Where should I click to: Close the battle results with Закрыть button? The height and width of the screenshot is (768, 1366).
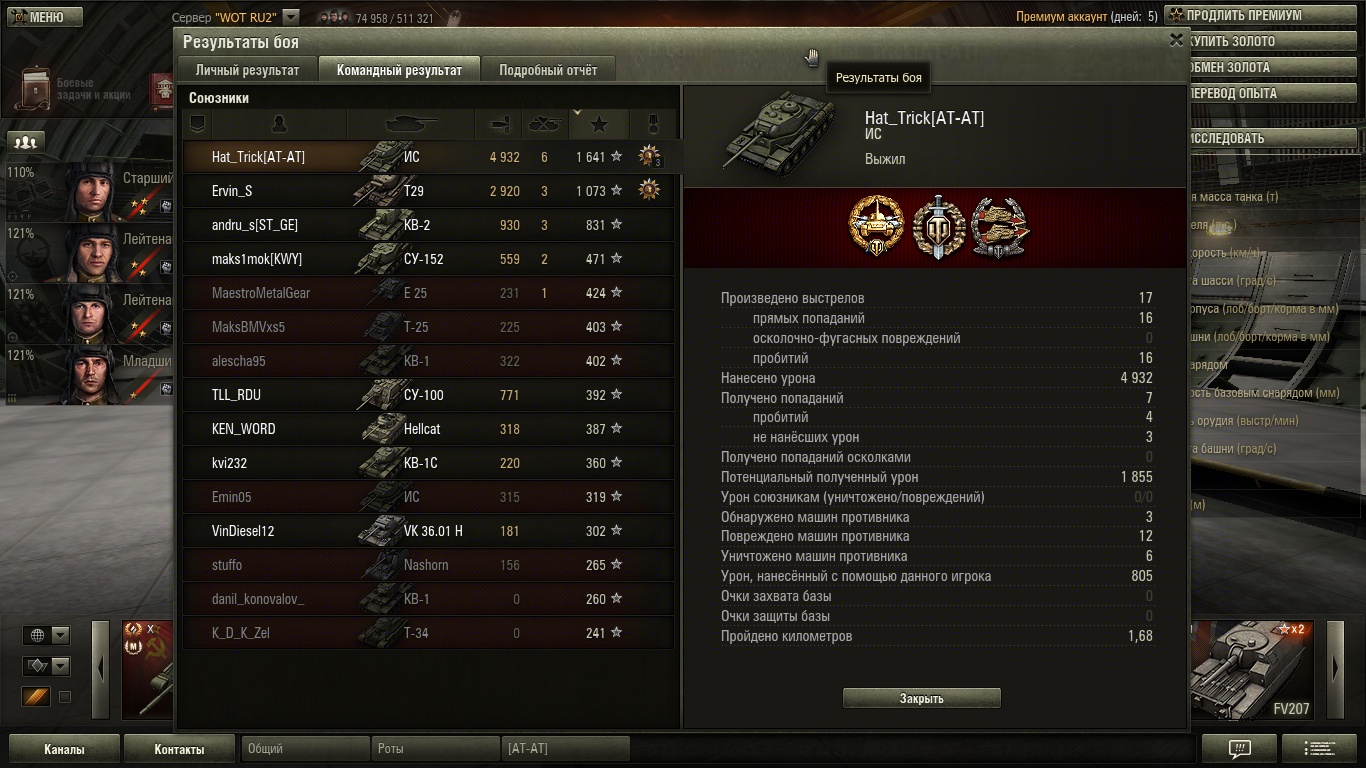pos(921,699)
